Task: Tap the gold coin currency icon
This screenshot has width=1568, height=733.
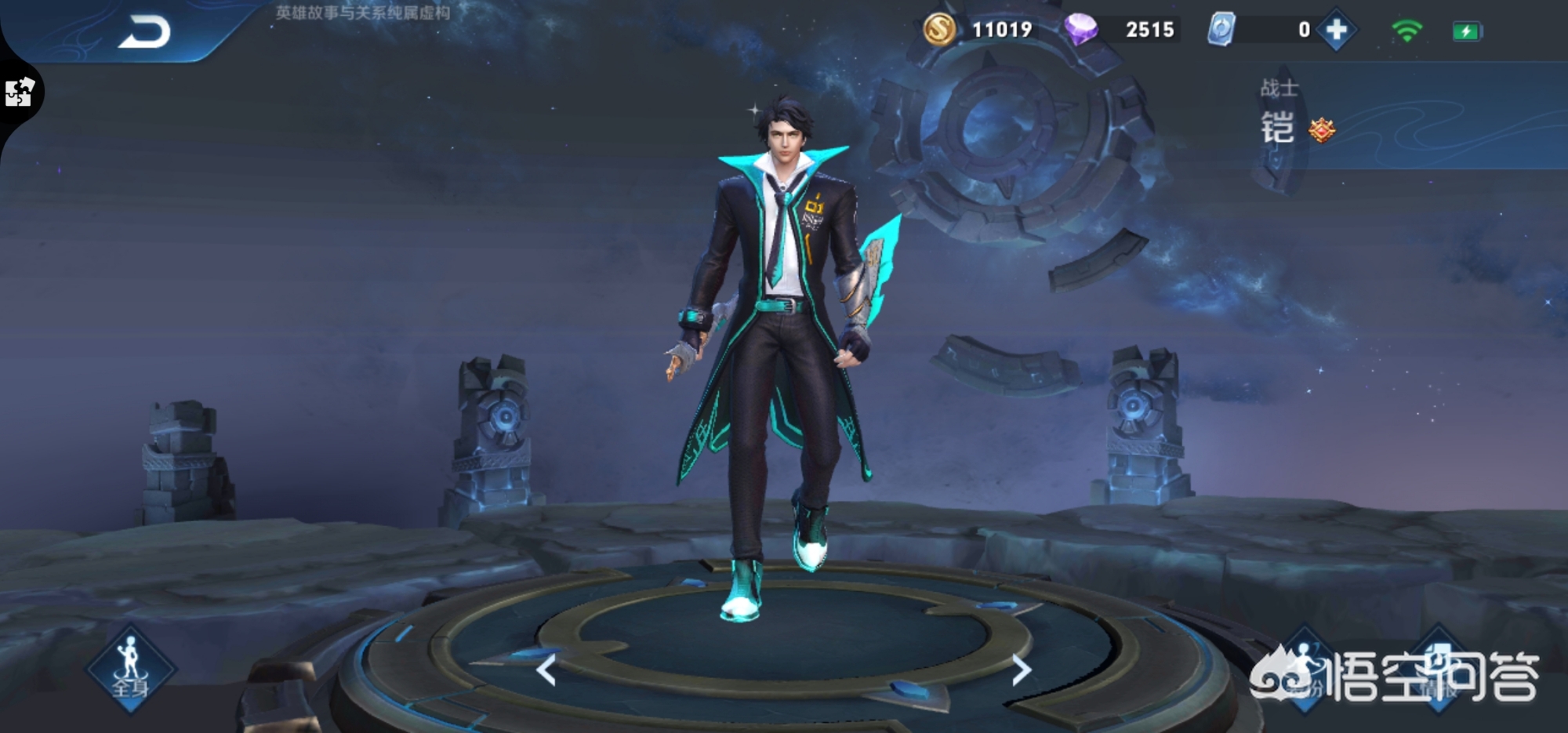Action: [x=939, y=30]
